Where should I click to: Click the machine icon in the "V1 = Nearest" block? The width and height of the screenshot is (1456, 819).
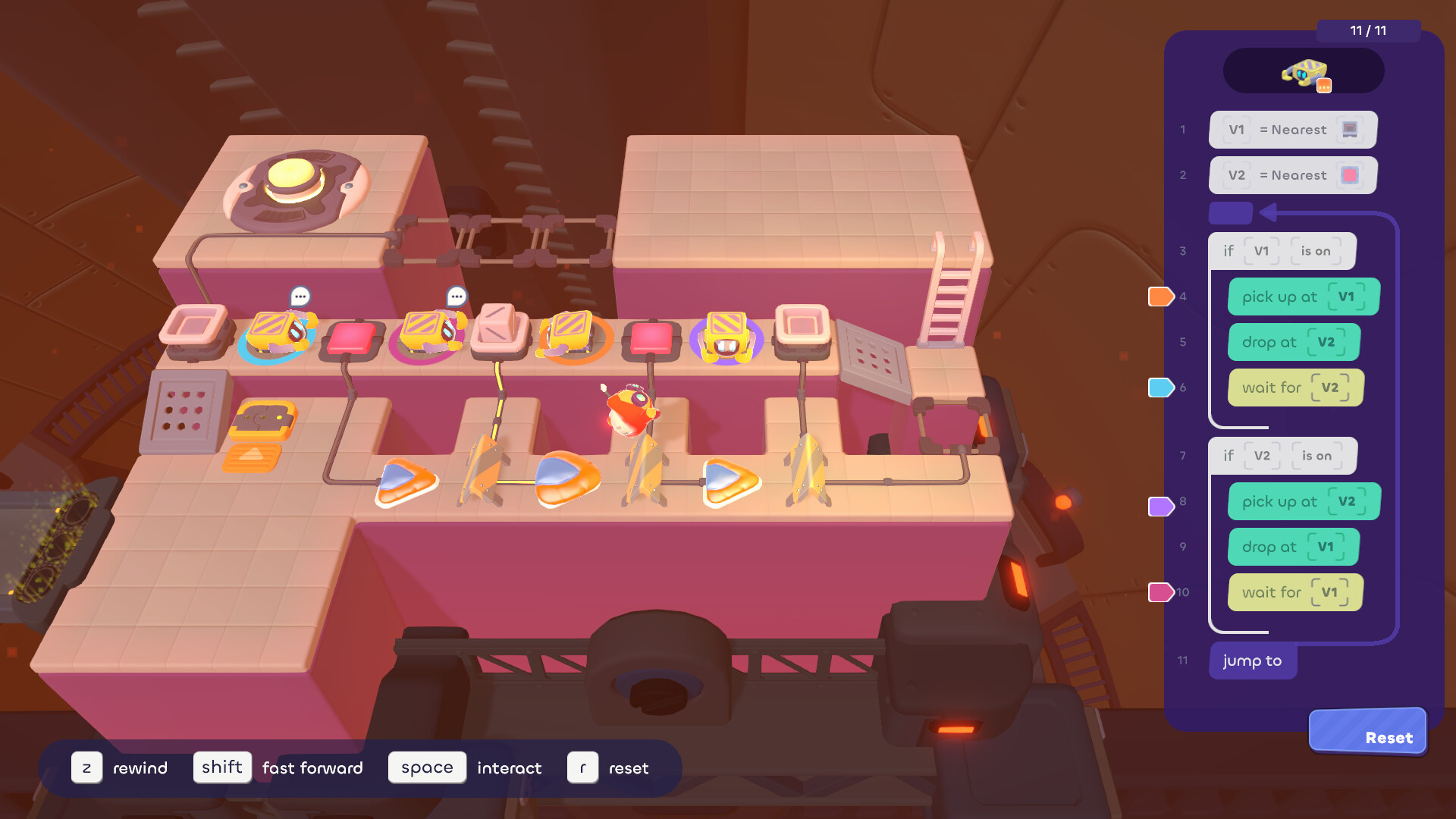1351,129
